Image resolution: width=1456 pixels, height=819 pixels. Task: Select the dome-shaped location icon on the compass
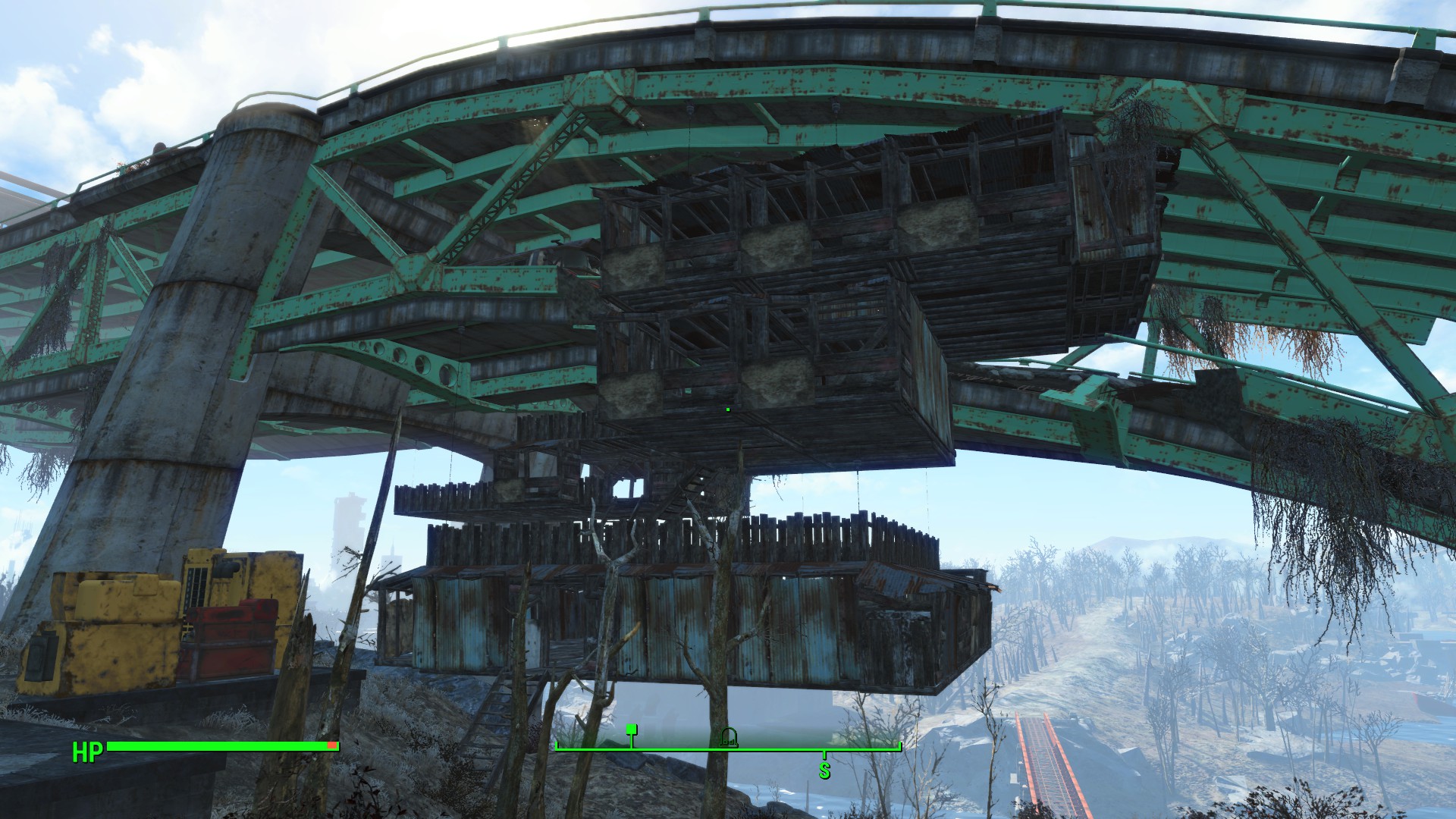[729, 736]
